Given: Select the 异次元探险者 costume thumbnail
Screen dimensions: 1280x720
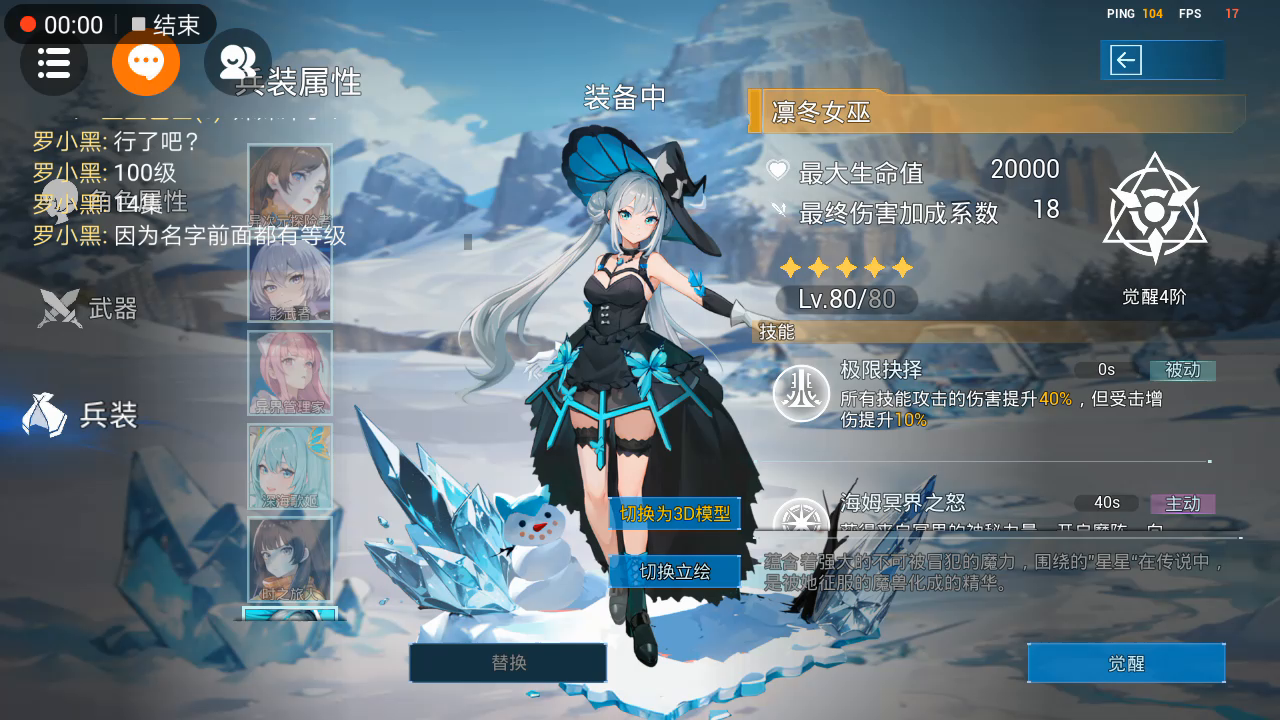Looking at the screenshot, I should [x=290, y=187].
